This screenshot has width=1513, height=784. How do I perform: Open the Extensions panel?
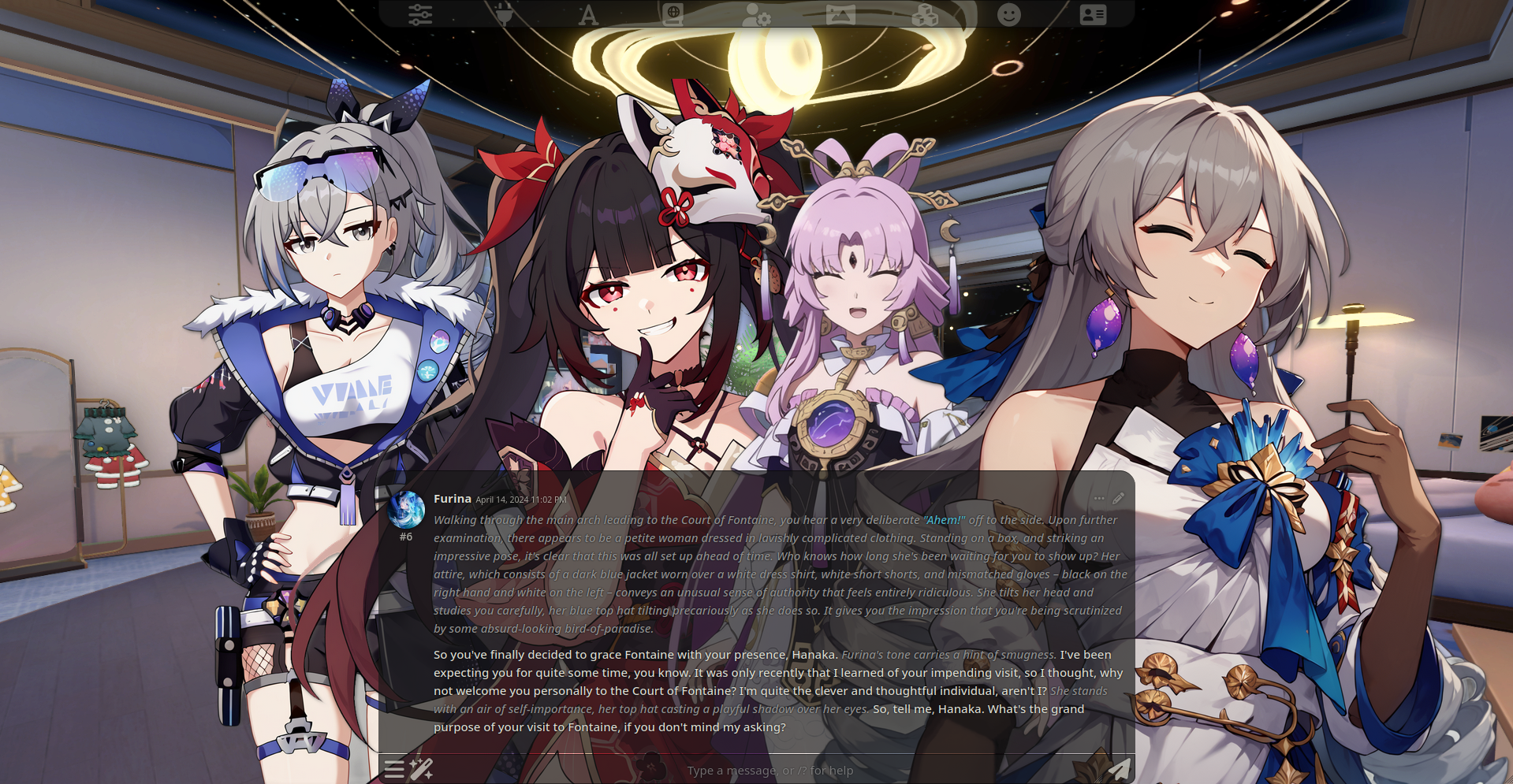coord(925,13)
